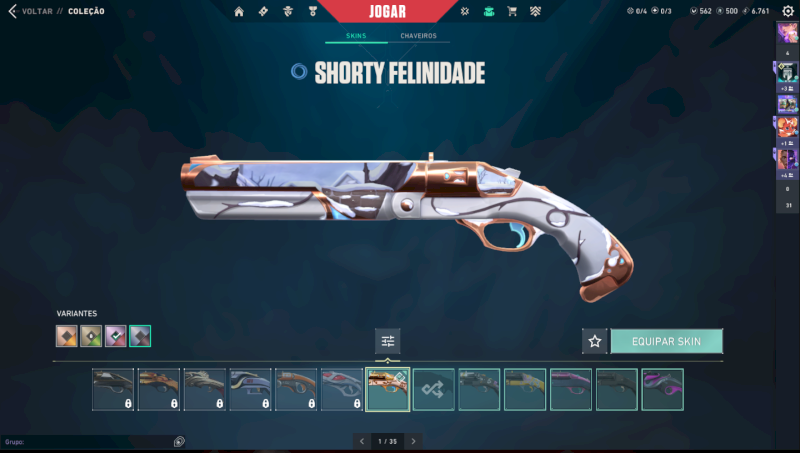The image size is (800, 453).
Task: Choose the pink variant swatch
Action: coord(116,336)
